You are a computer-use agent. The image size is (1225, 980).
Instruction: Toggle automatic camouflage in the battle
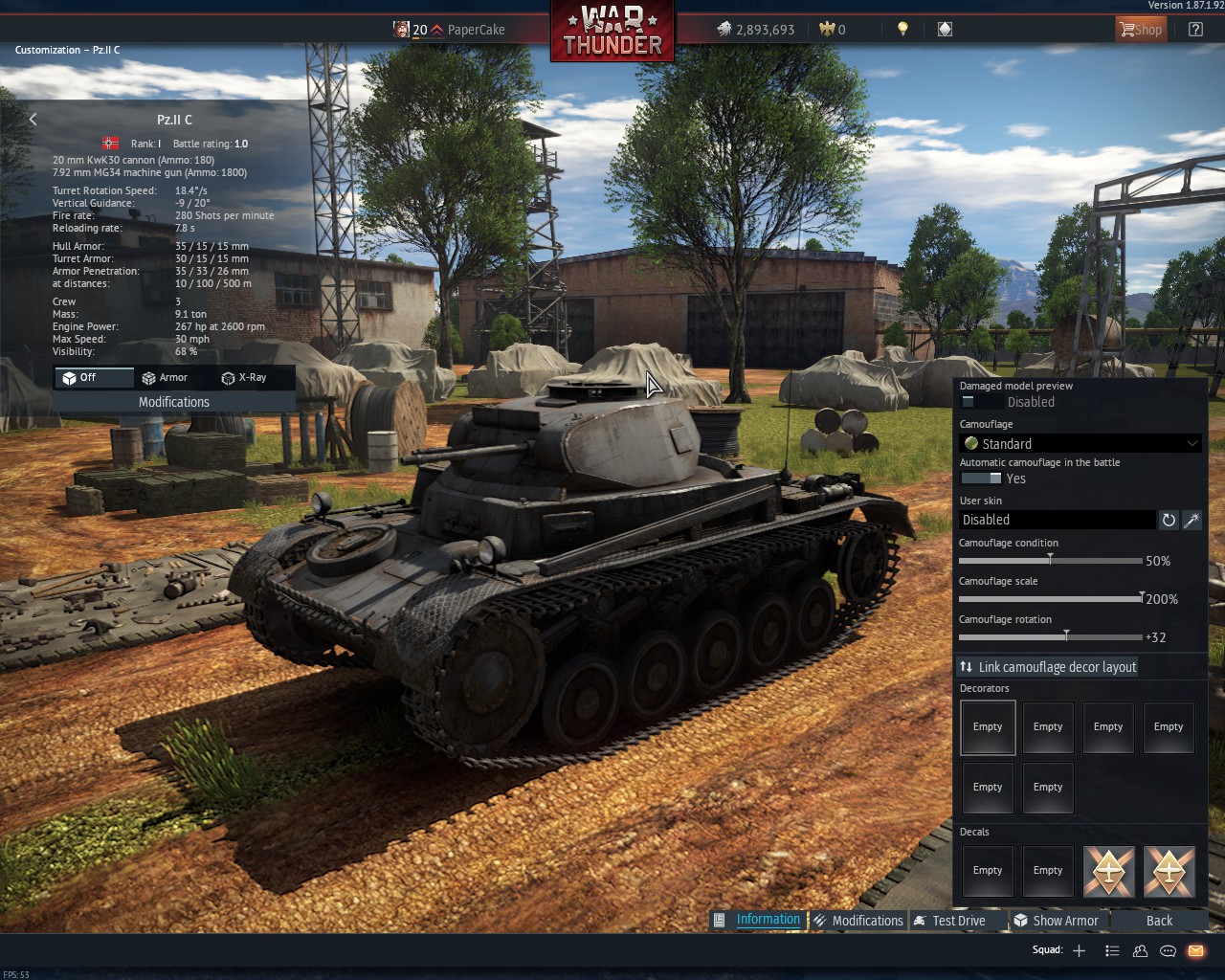point(980,479)
